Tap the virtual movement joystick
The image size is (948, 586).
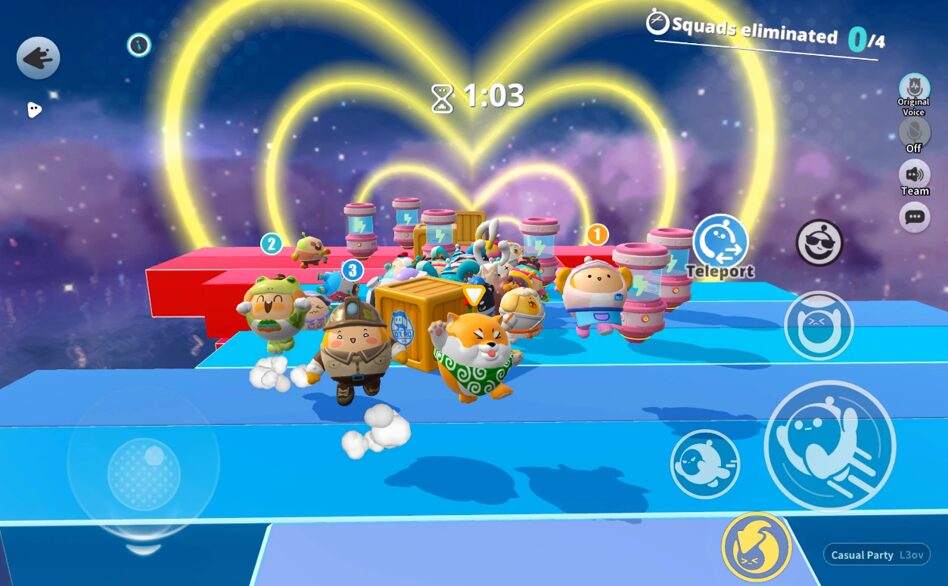[144, 464]
